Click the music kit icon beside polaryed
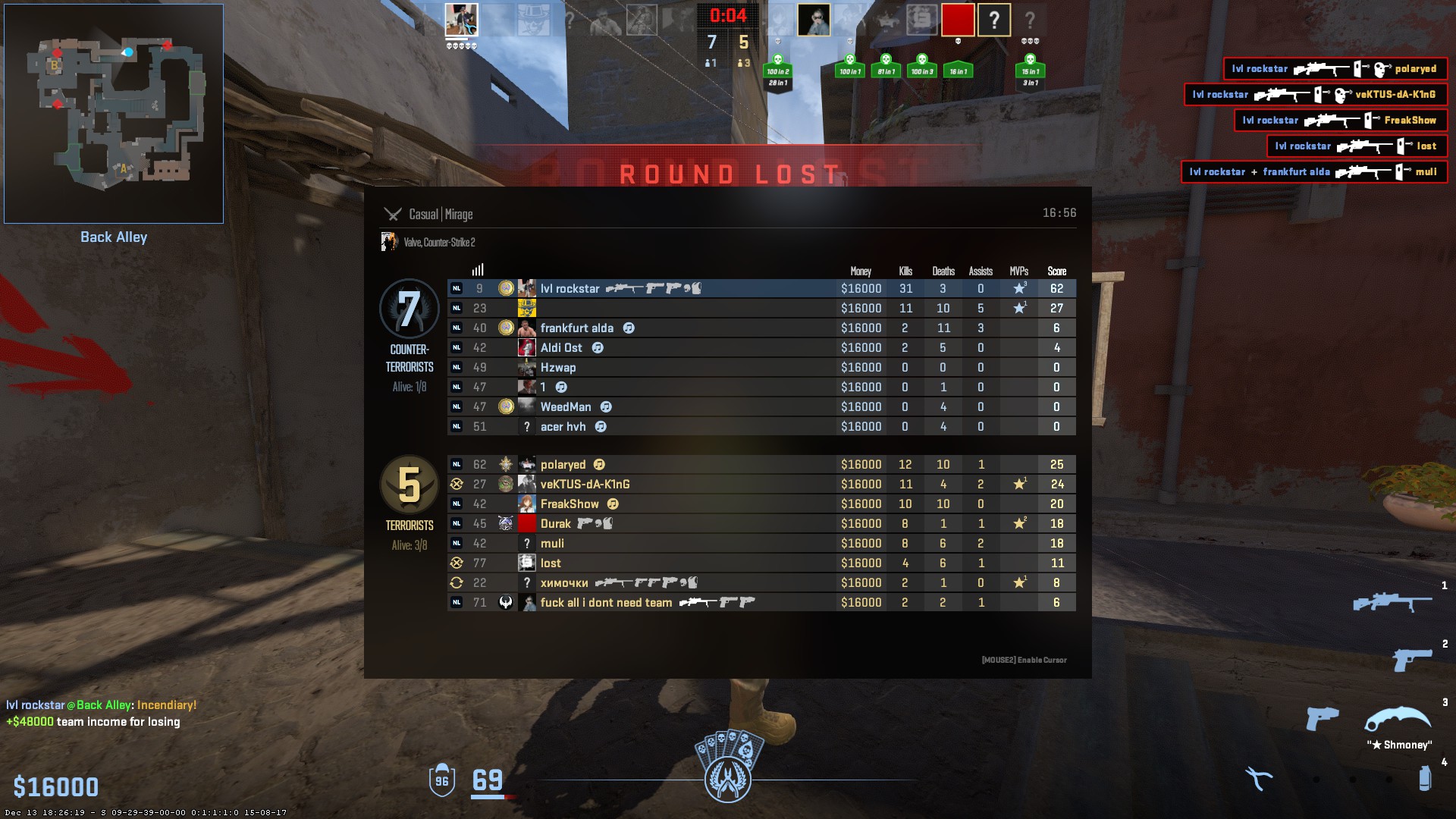This screenshot has width=1456, height=819. click(x=599, y=465)
